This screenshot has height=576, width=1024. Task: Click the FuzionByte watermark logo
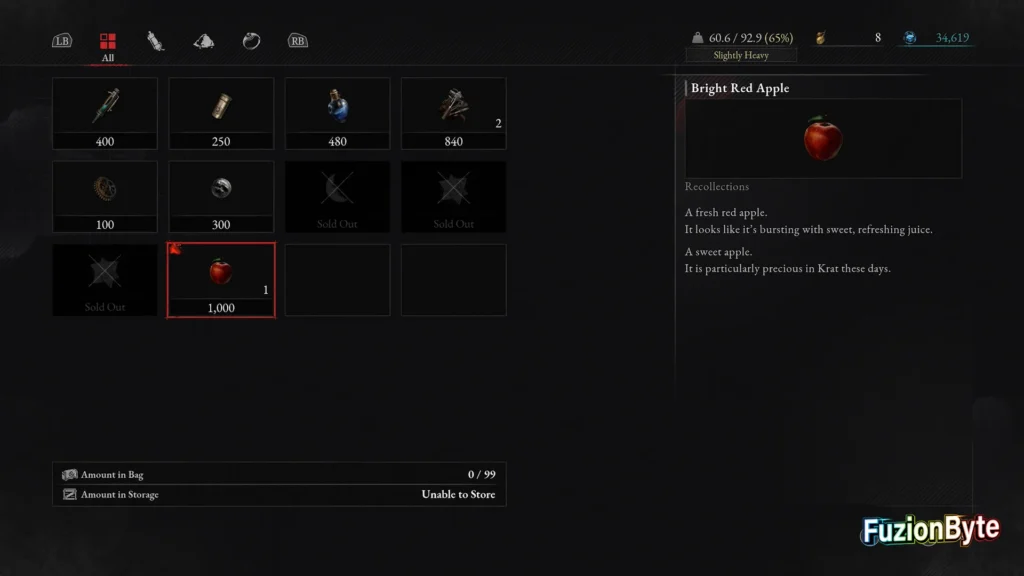tap(931, 530)
